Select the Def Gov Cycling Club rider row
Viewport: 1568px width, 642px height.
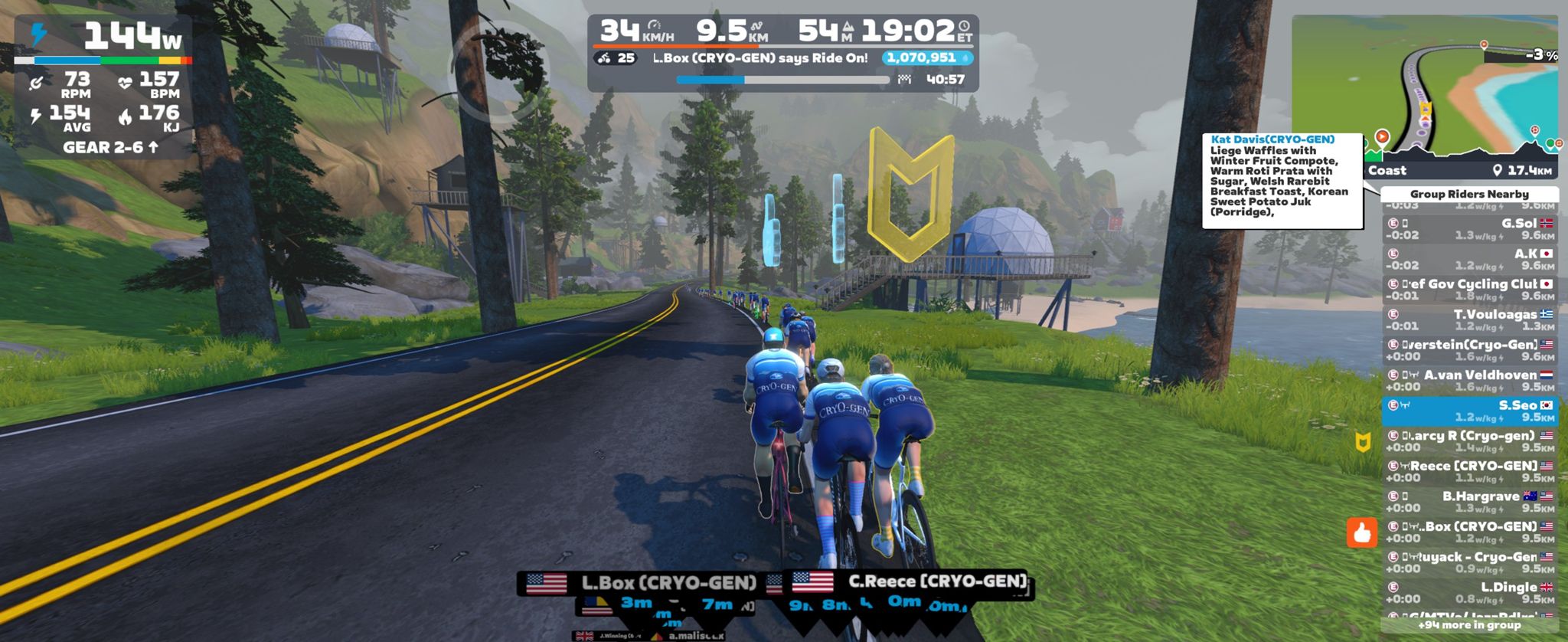1469,289
